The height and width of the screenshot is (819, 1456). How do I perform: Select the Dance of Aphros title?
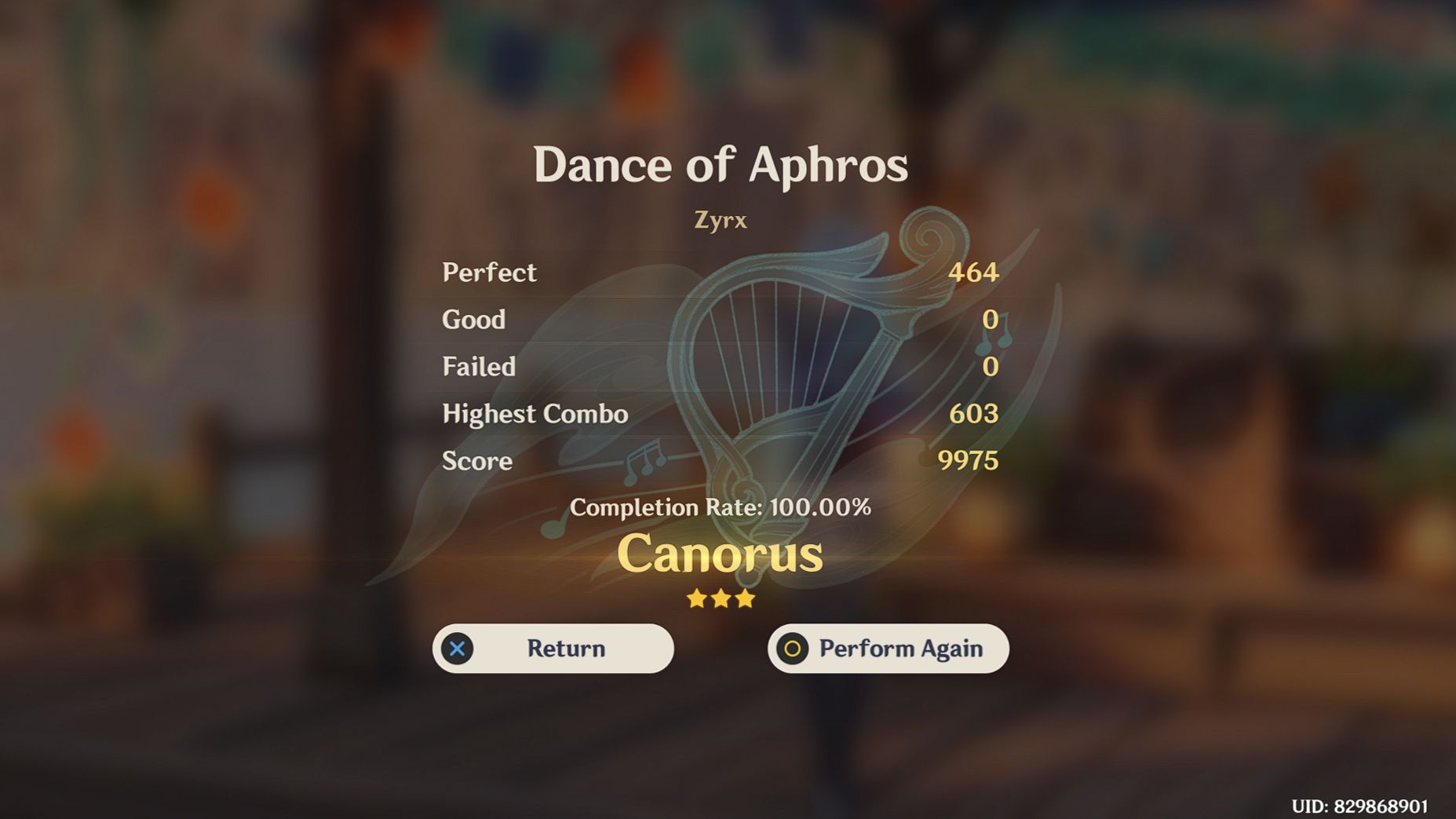tap(720, 164)
